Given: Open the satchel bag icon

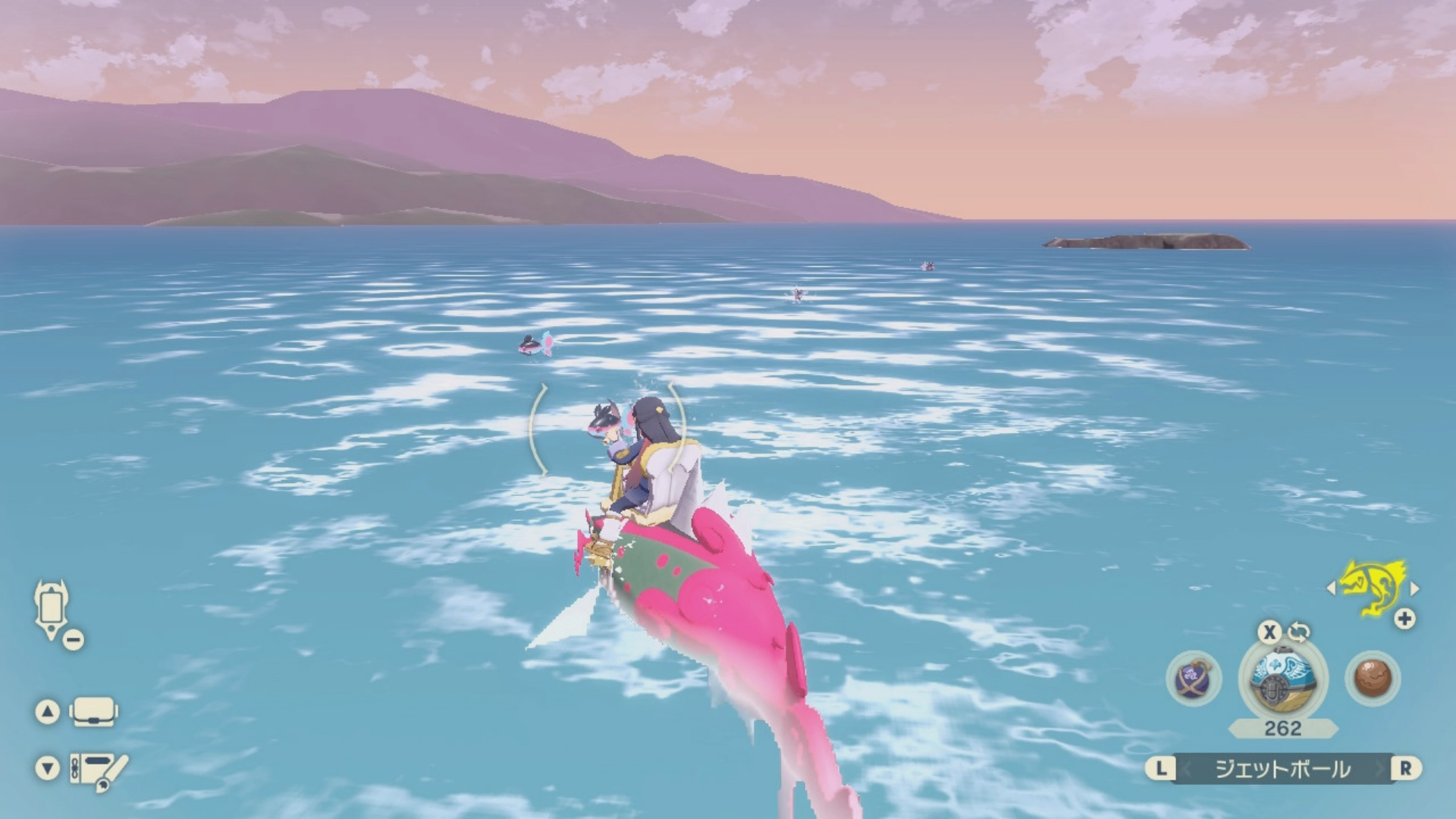Looking at the screenshot, I should point(93,712).
